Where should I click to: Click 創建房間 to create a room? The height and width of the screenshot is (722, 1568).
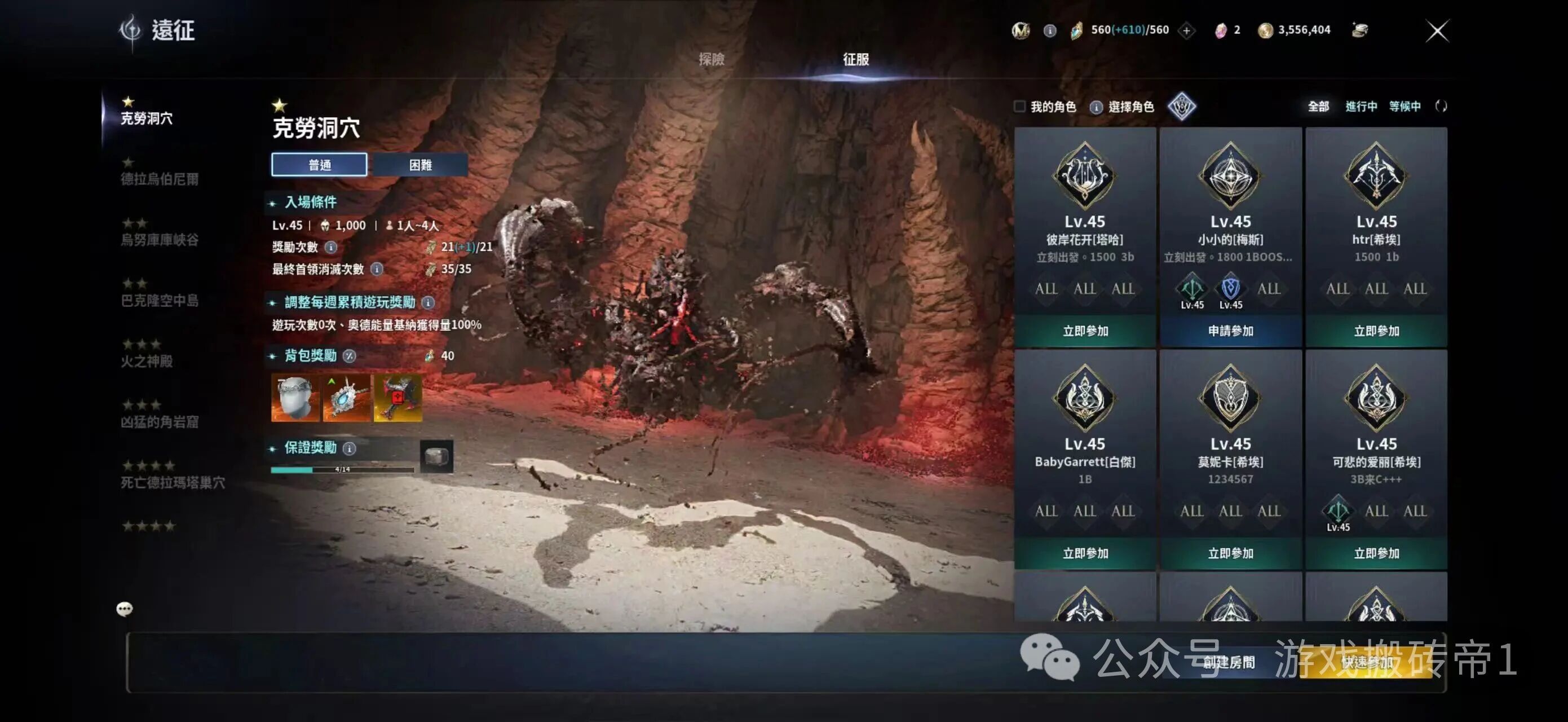[1229, 662]
